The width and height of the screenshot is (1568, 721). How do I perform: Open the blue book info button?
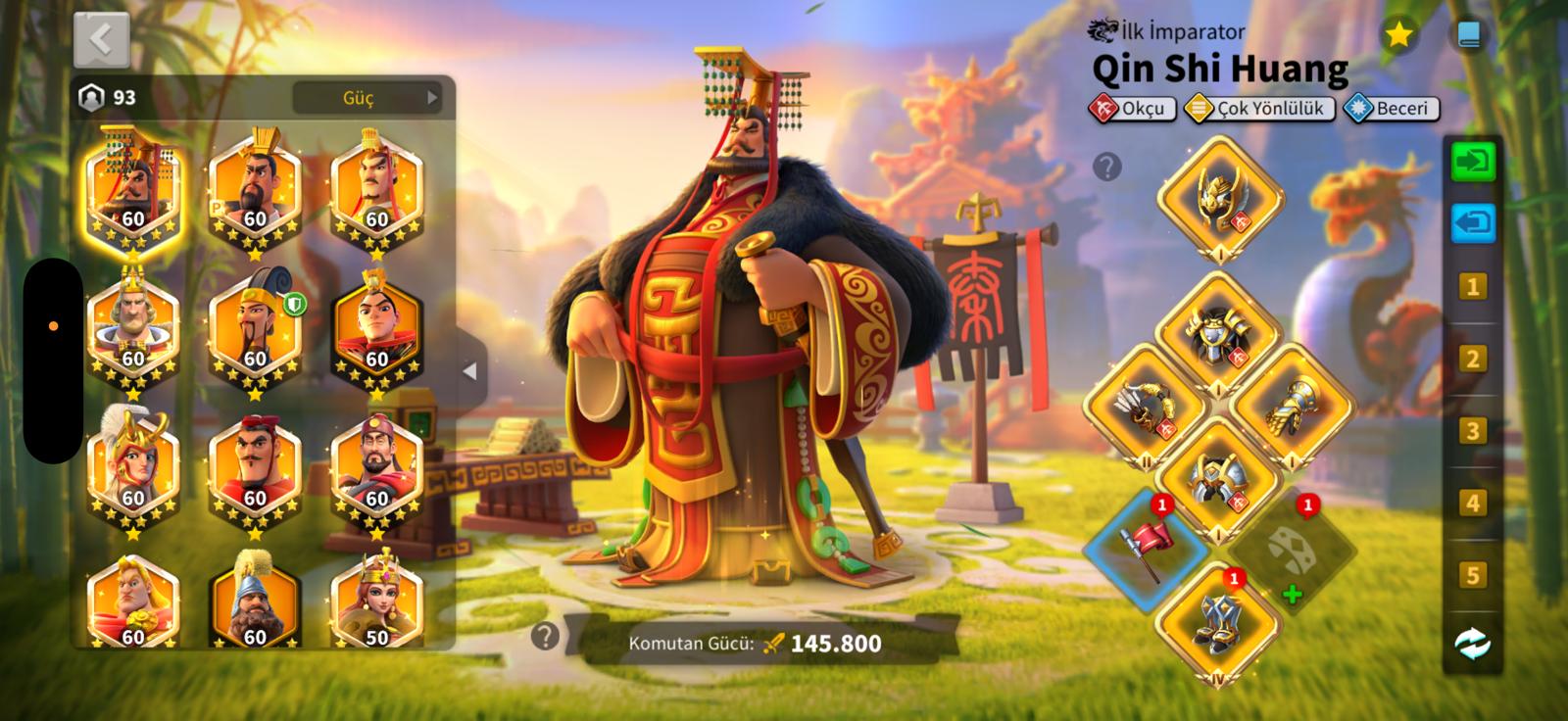point(1467,35)
